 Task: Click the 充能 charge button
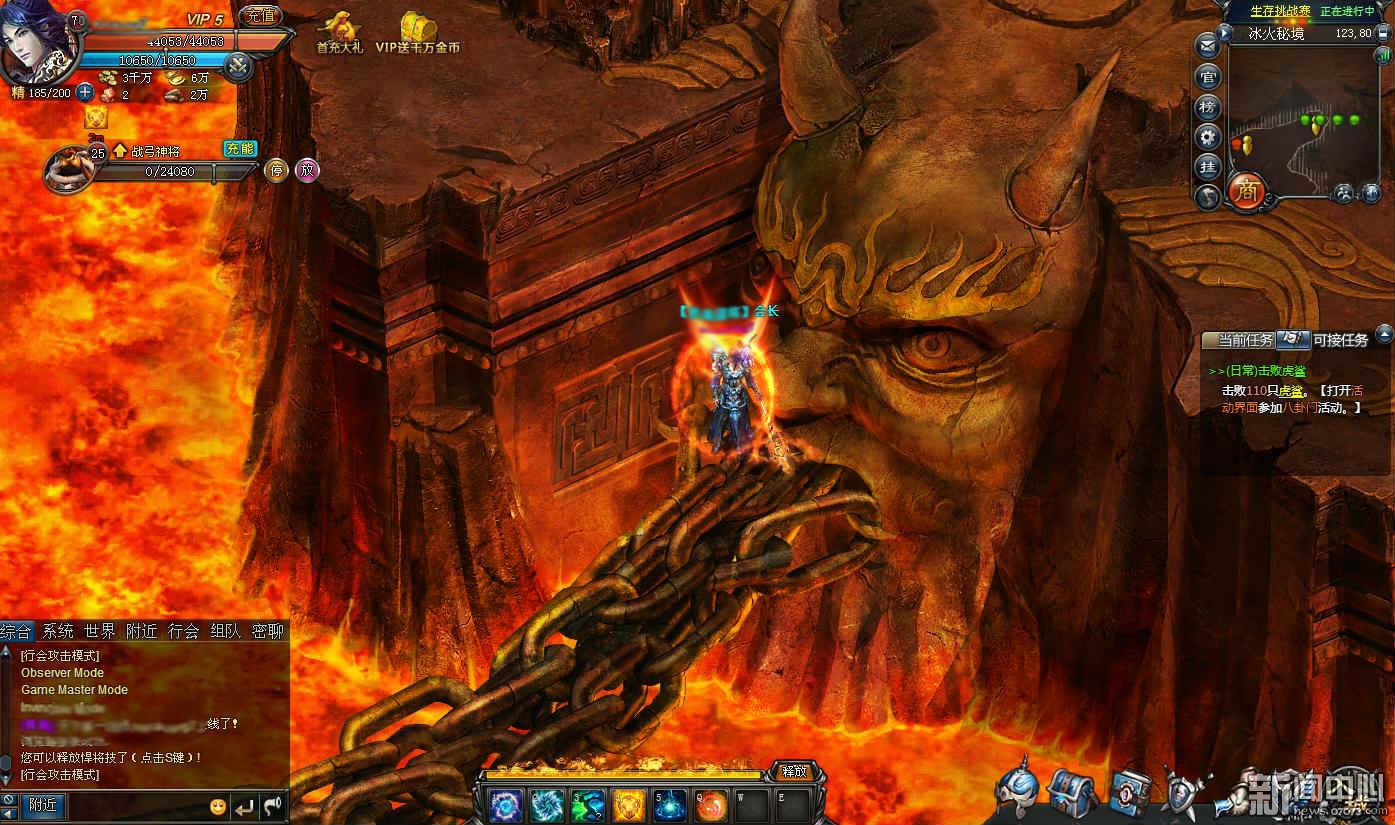[x=240, y=149]
